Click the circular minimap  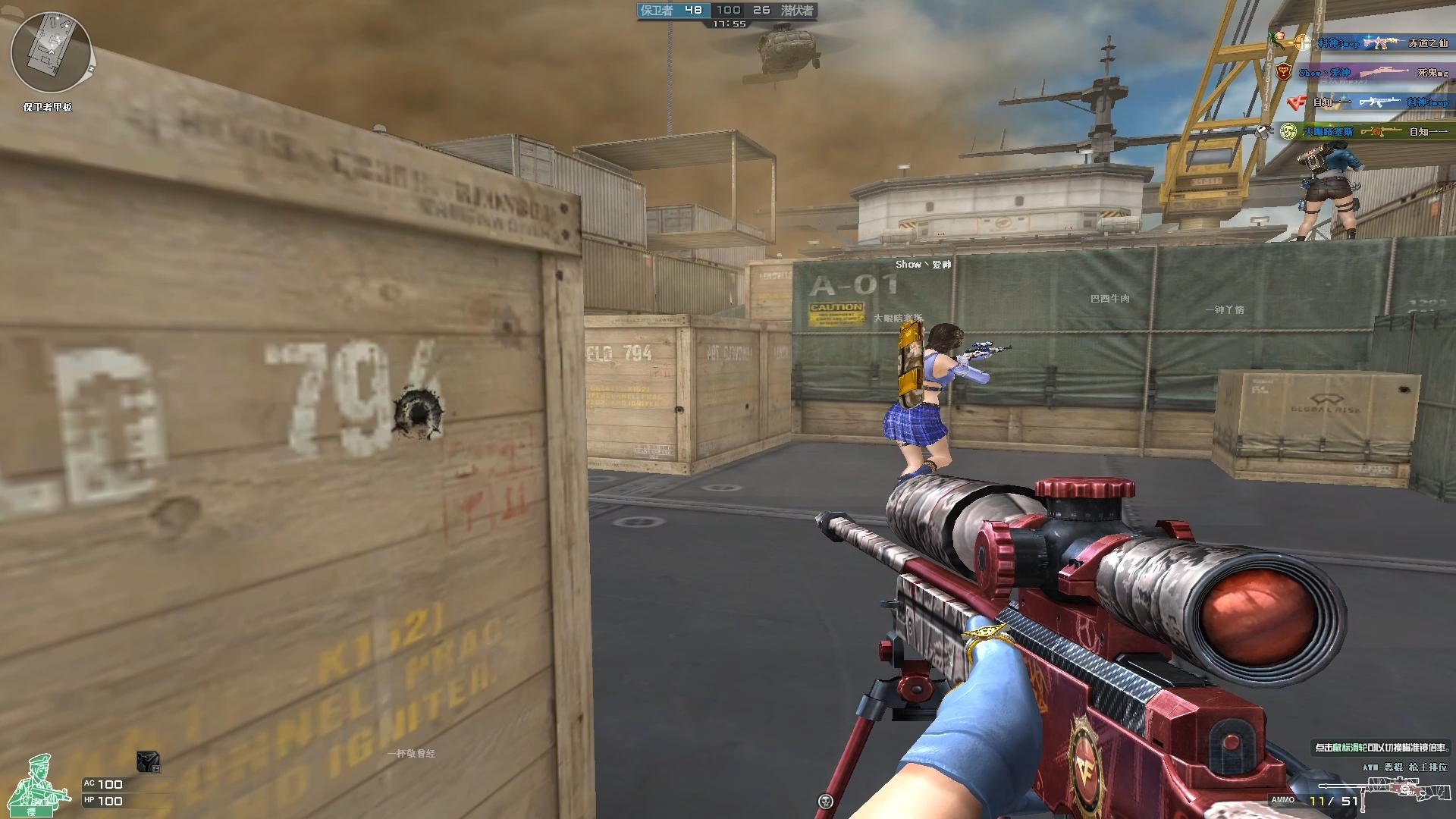(x=50, y=52)
